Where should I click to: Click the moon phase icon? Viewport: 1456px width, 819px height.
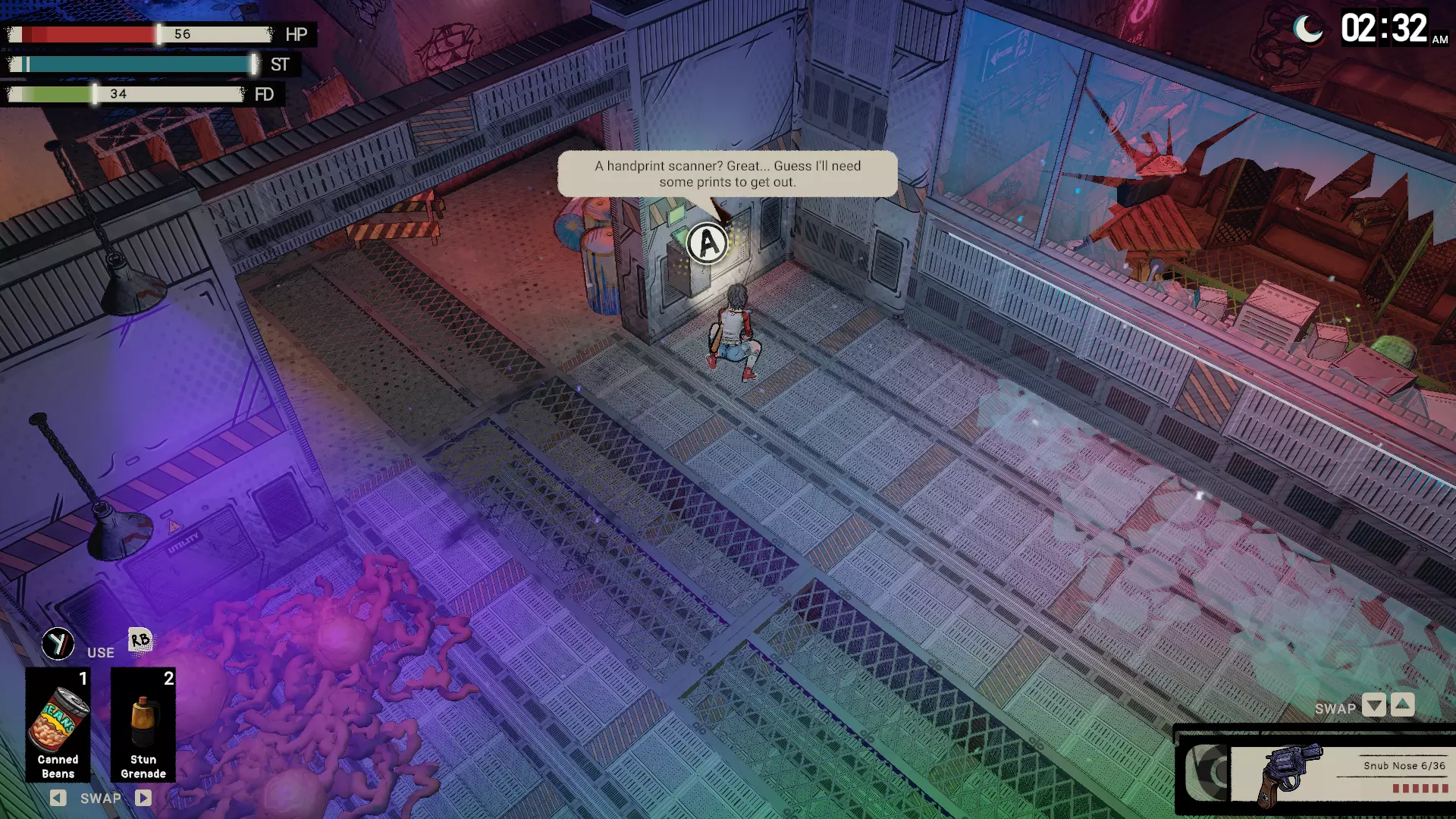point(1308,29)
